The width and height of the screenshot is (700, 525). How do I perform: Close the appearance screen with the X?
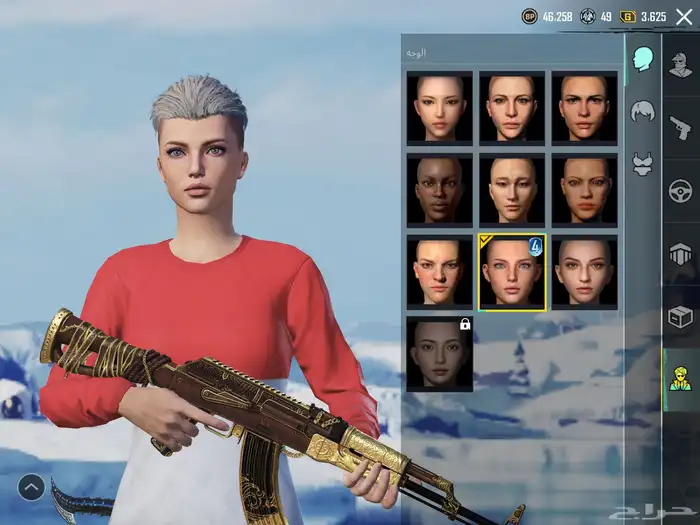[x=684, y=17]
